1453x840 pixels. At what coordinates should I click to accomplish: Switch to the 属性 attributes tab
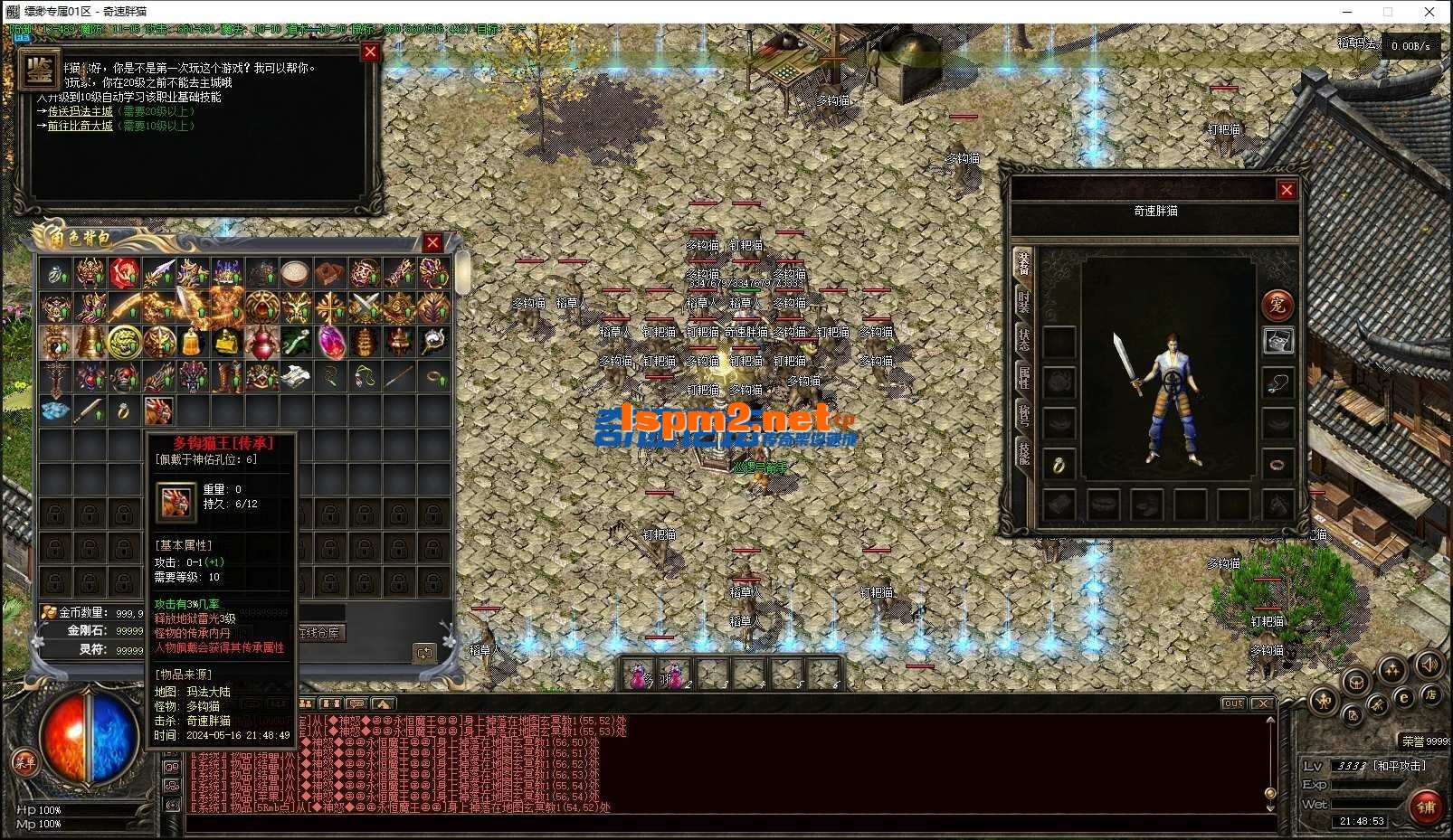coord(1023,378)
